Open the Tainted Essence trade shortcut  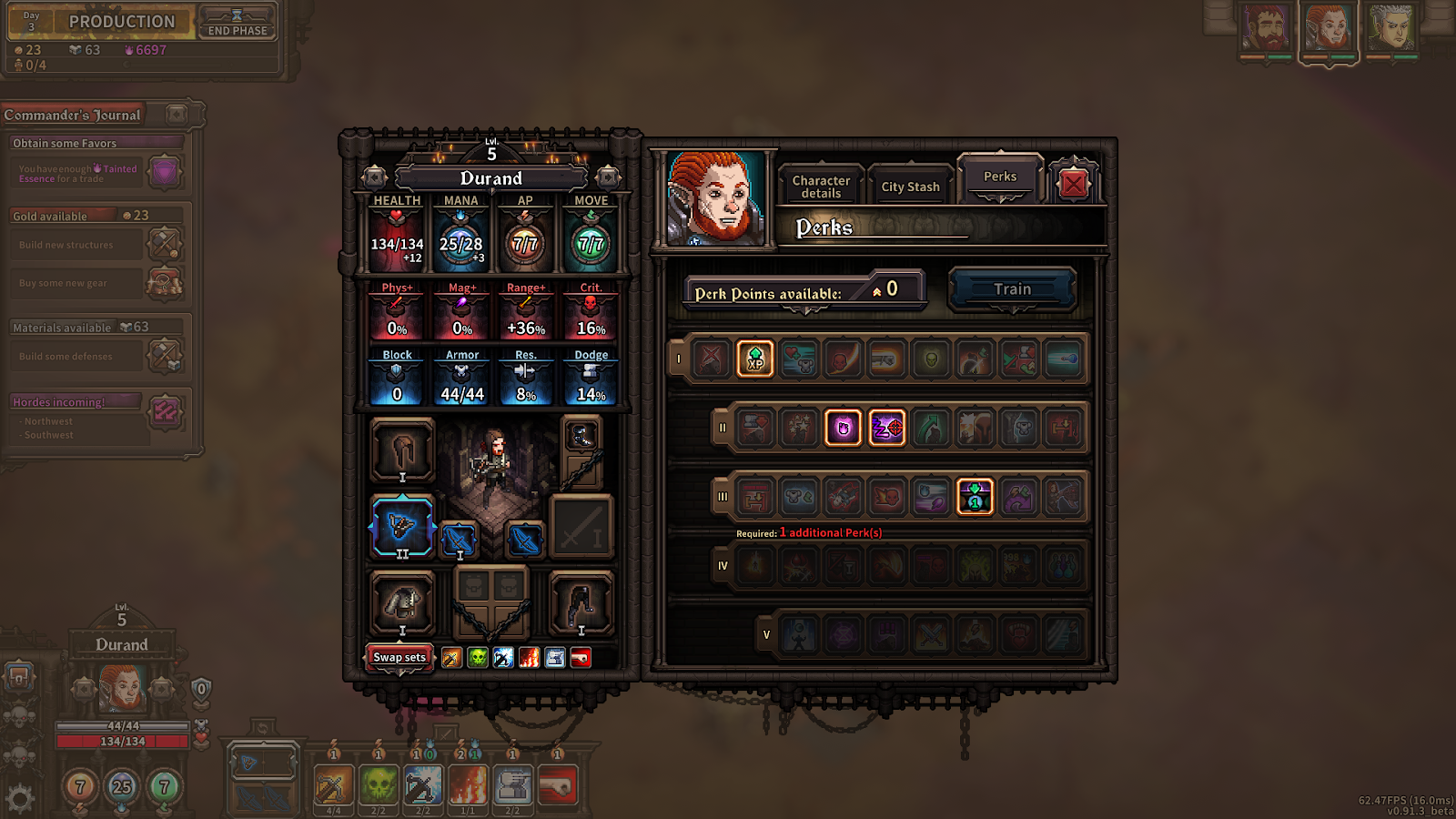165,171
